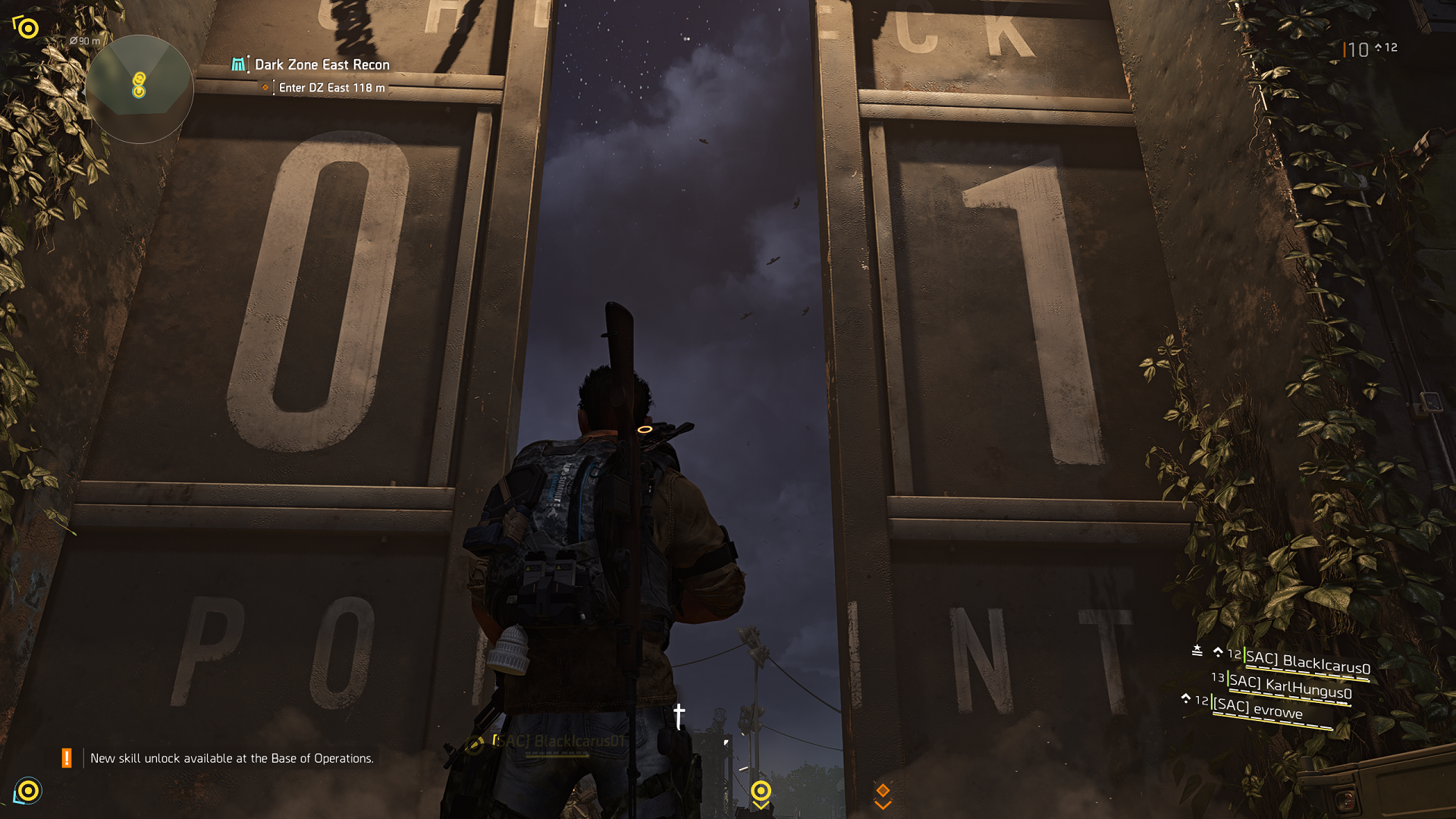Open the new skill unlock notification
This screenshot has width=1456, height=819.
point(231,758)
